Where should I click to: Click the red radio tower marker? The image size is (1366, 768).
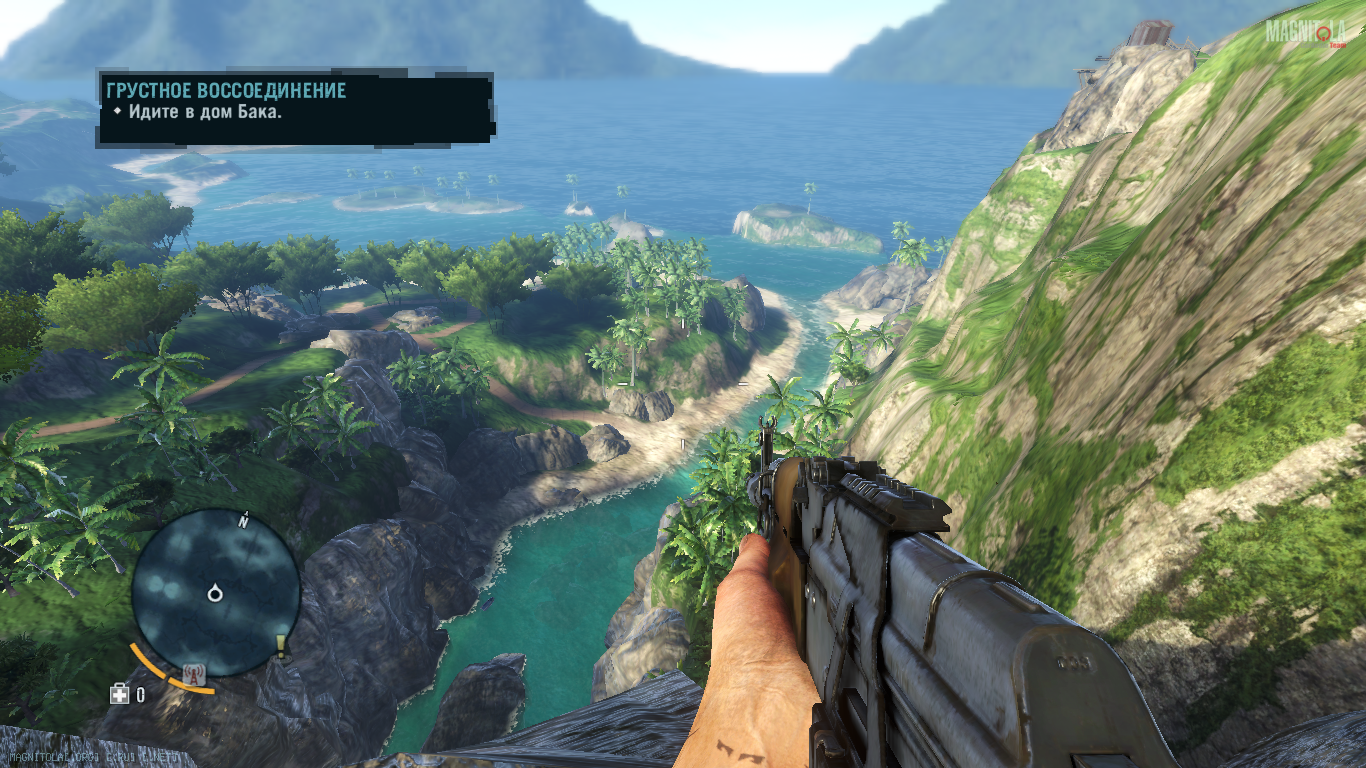pyautogui.click(x=193, y=676)
